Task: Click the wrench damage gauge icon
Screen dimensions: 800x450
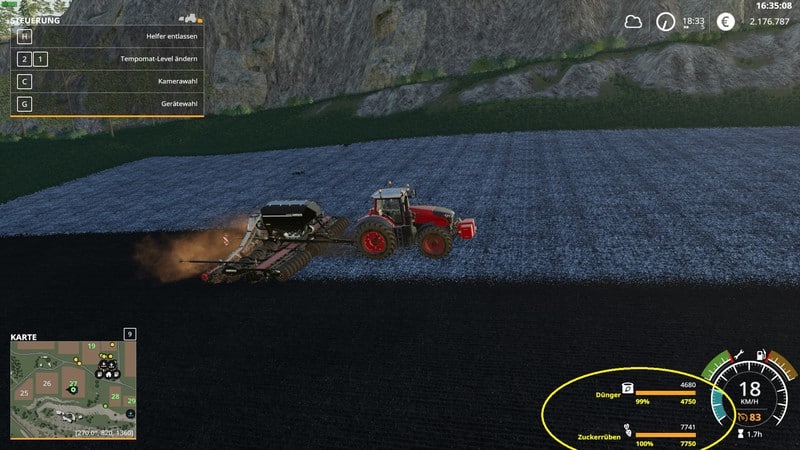Action: 737,356
